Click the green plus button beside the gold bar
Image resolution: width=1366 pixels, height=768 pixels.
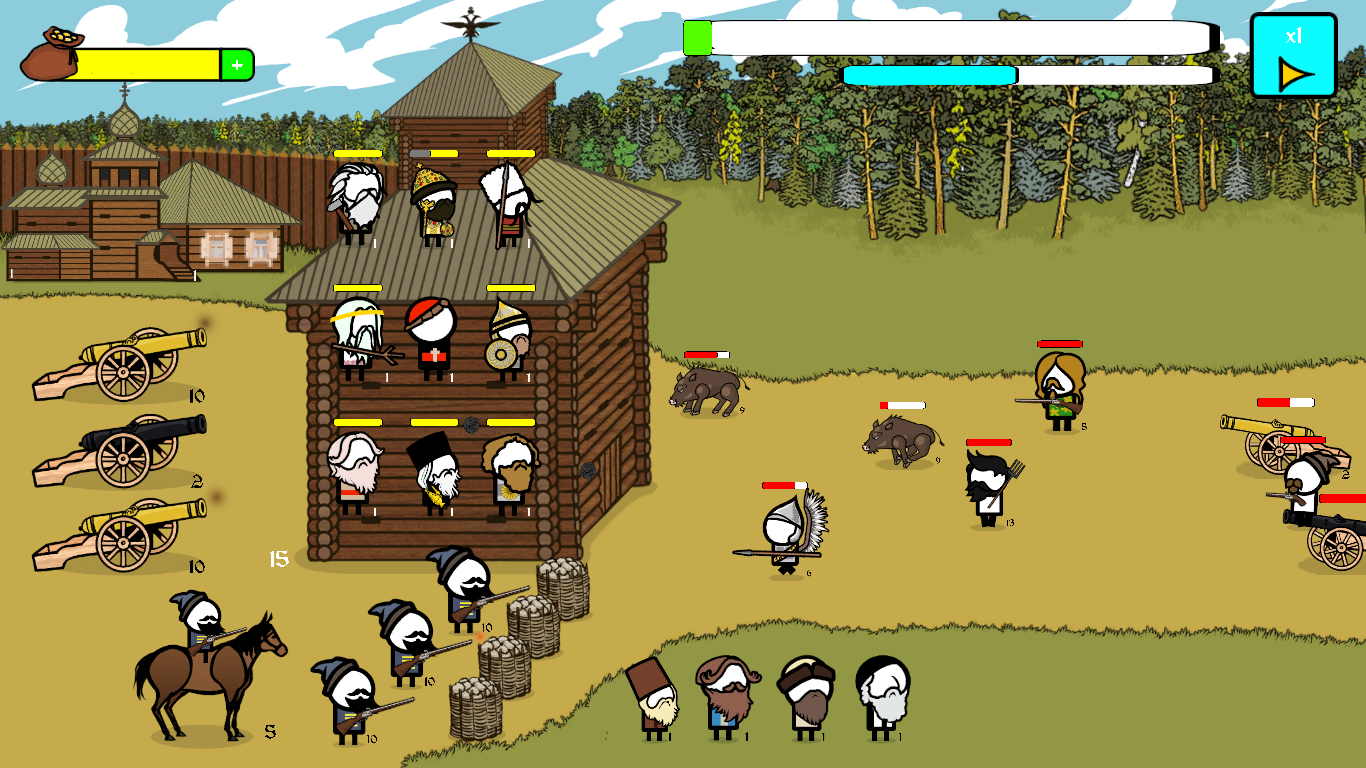(237, 65)
